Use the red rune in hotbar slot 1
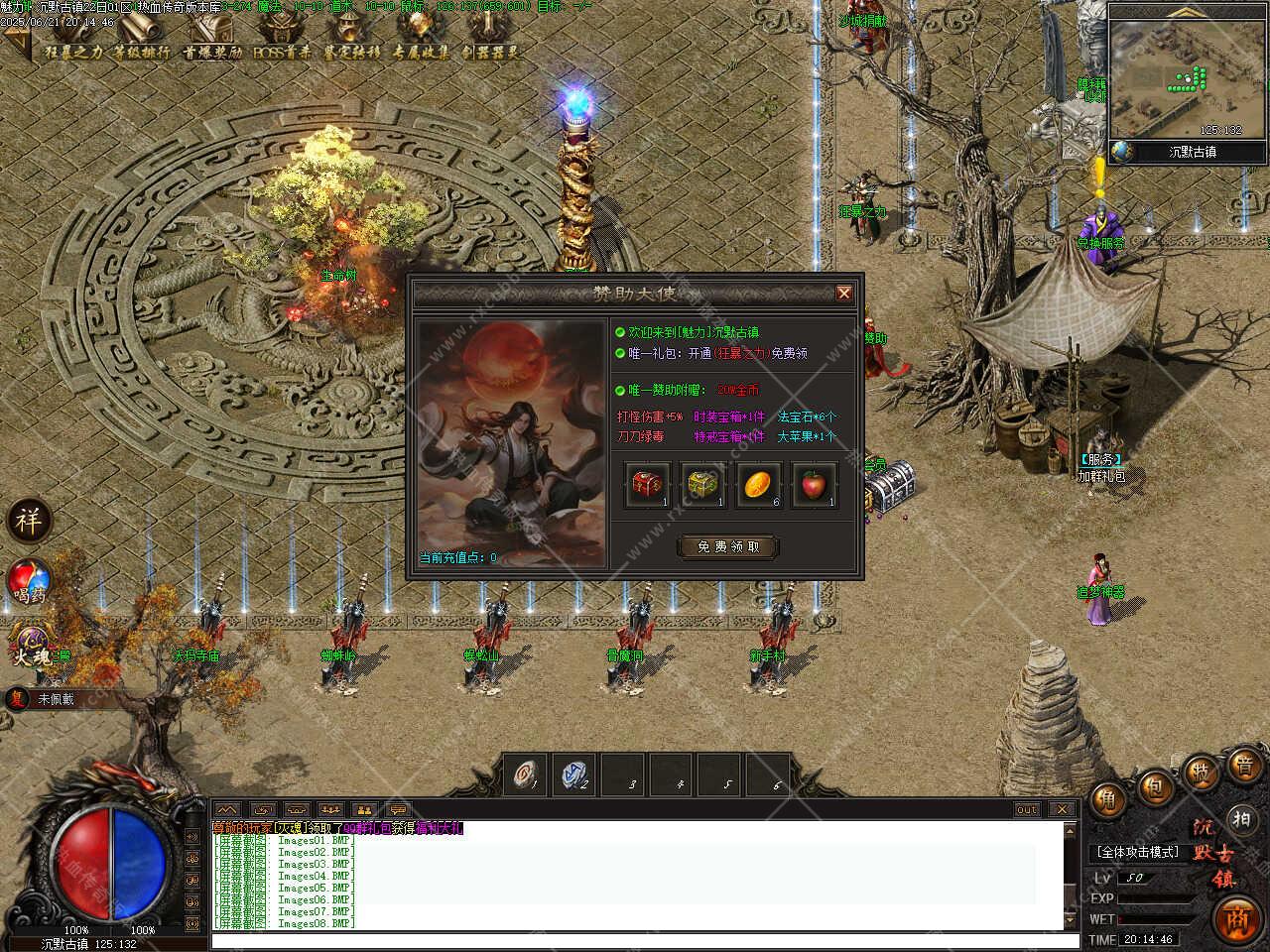 (x=524, y=774)
